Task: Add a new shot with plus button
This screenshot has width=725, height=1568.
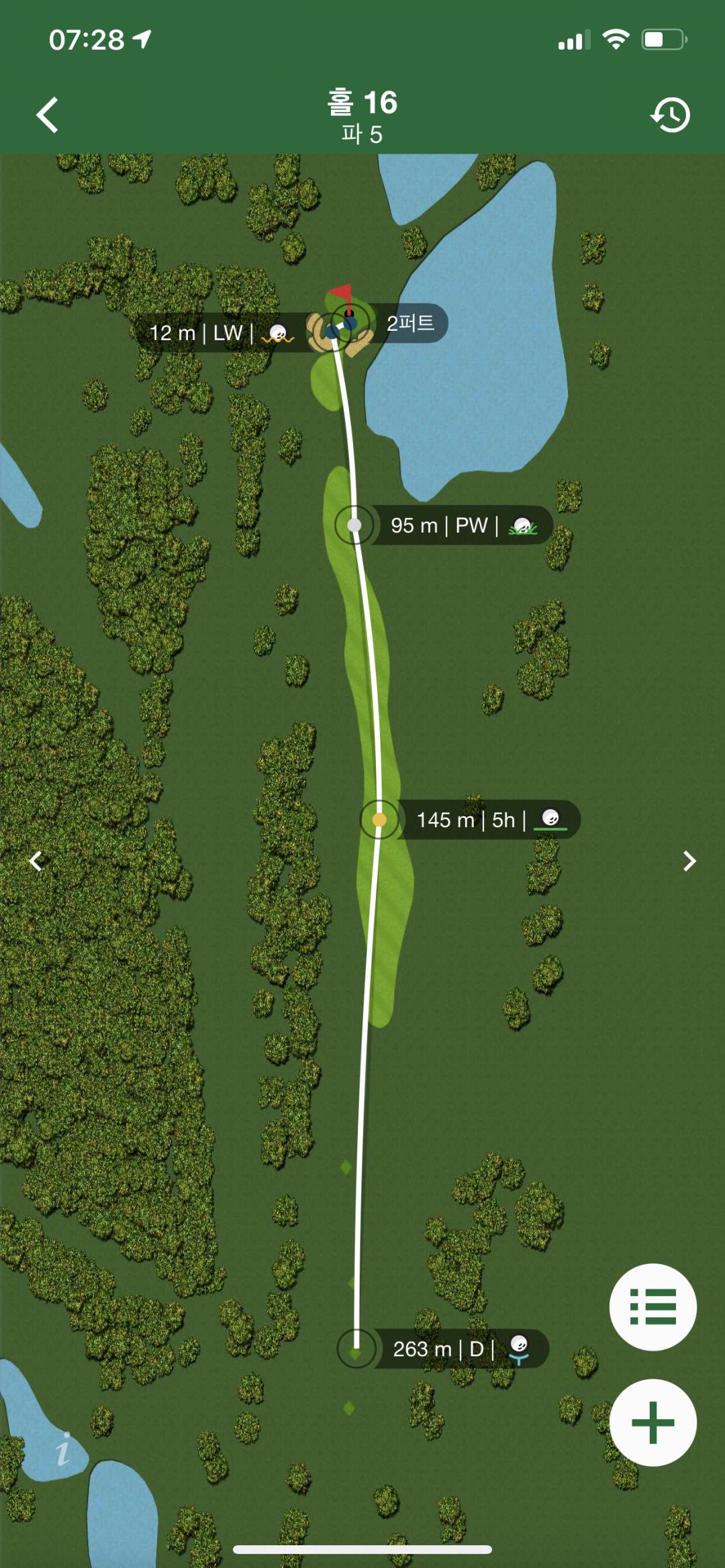Action: click(652, 1422)
